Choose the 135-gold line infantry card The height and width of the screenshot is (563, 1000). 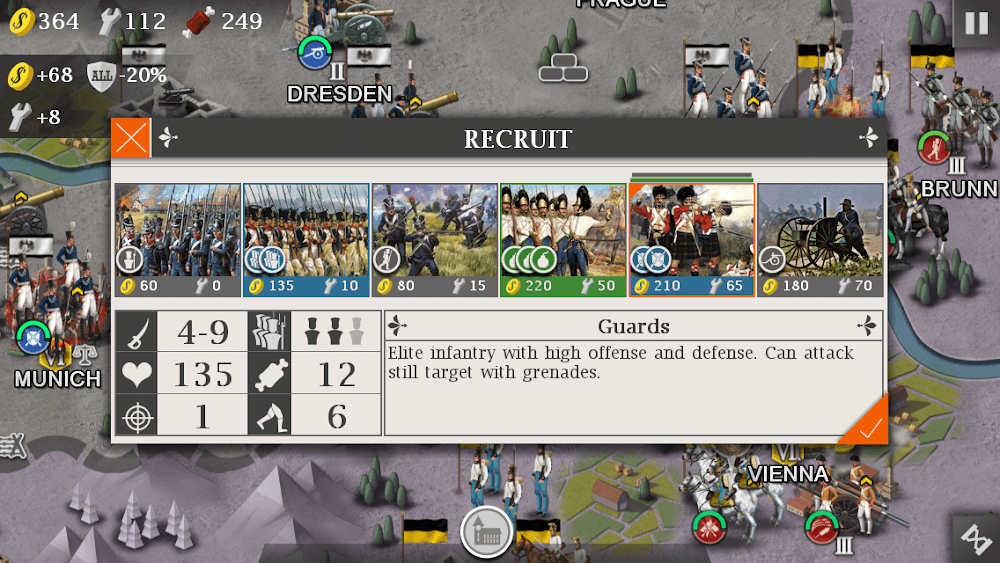[x=306, y=240]
